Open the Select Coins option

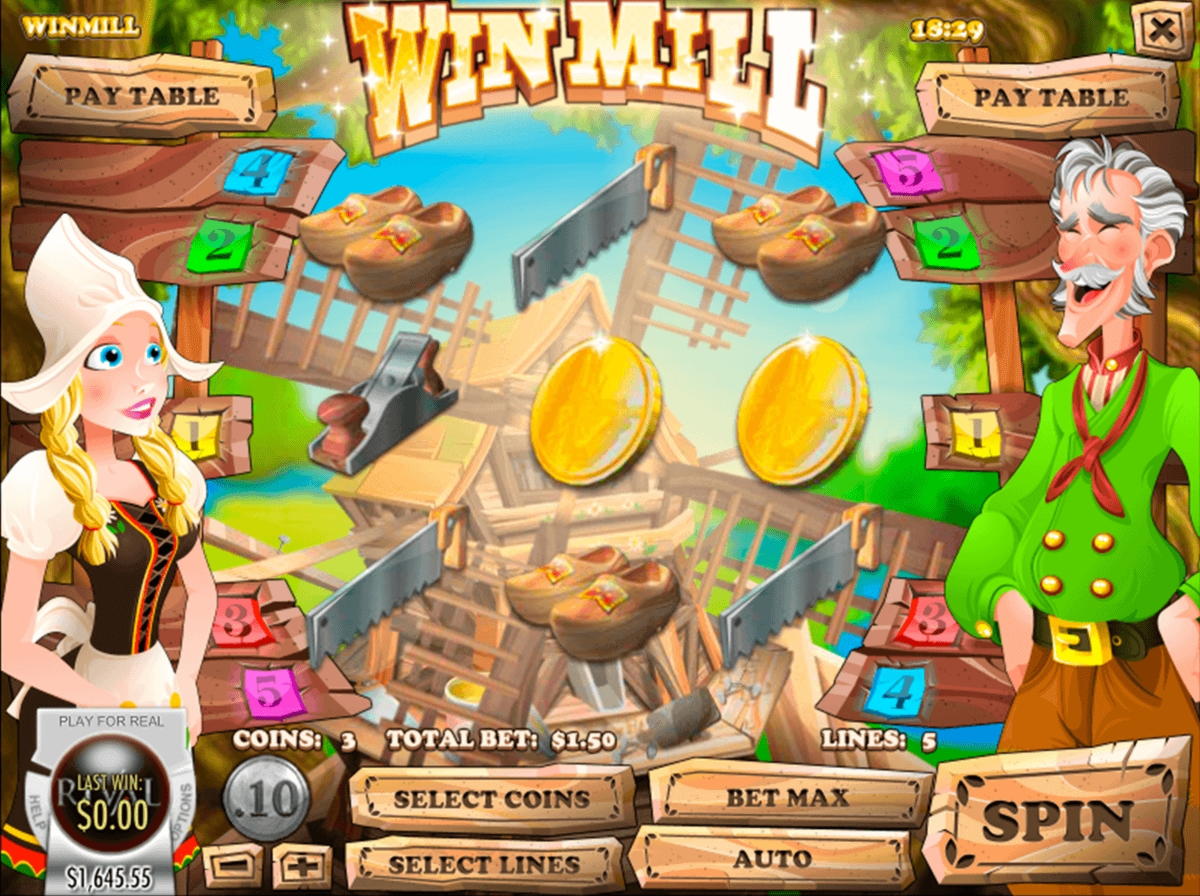coord(491,799)
